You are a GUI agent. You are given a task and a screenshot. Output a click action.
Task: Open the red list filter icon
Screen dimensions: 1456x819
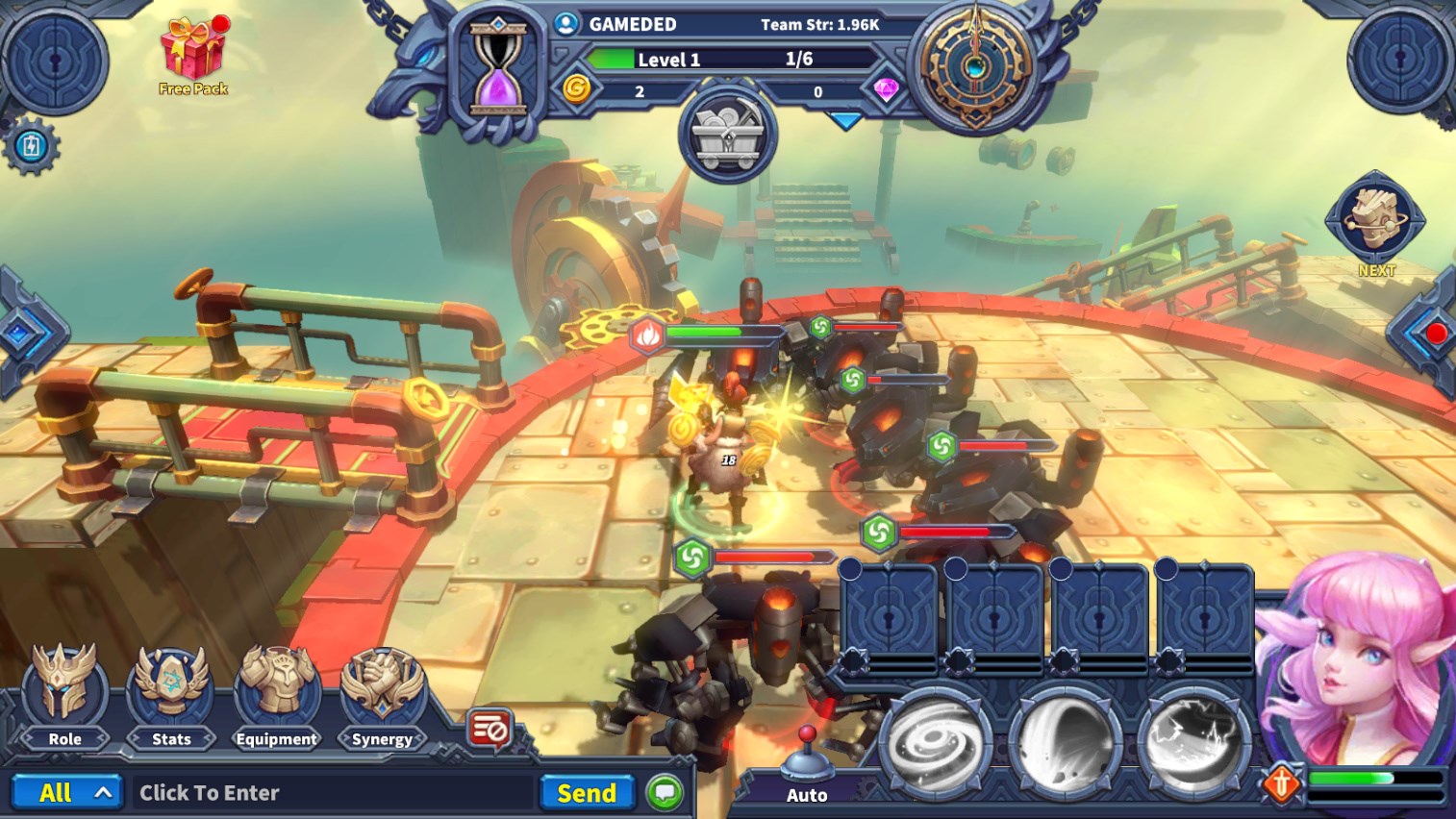coord(490,731)
